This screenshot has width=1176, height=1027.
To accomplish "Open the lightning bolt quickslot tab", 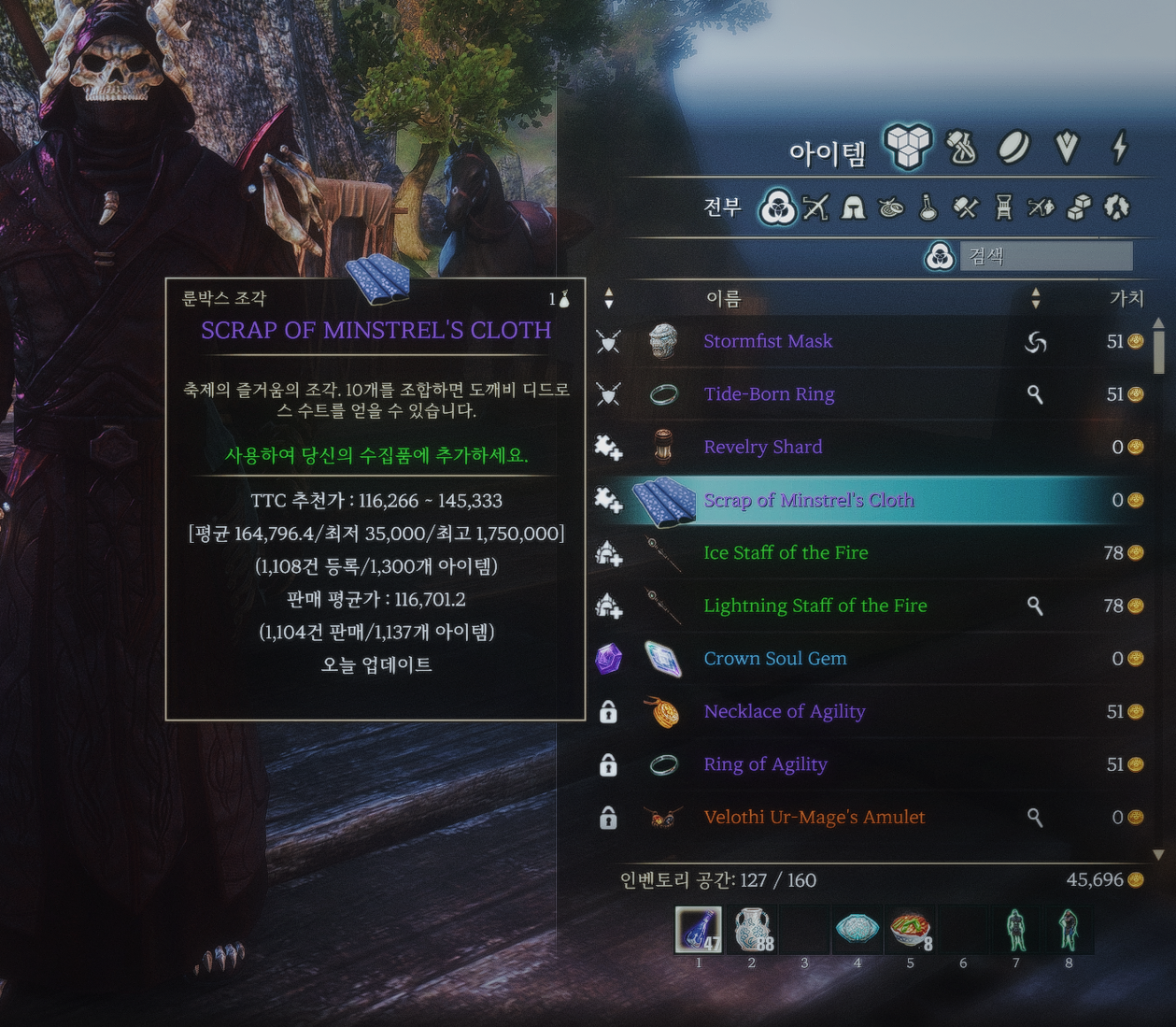I will tap(1120, 148).
